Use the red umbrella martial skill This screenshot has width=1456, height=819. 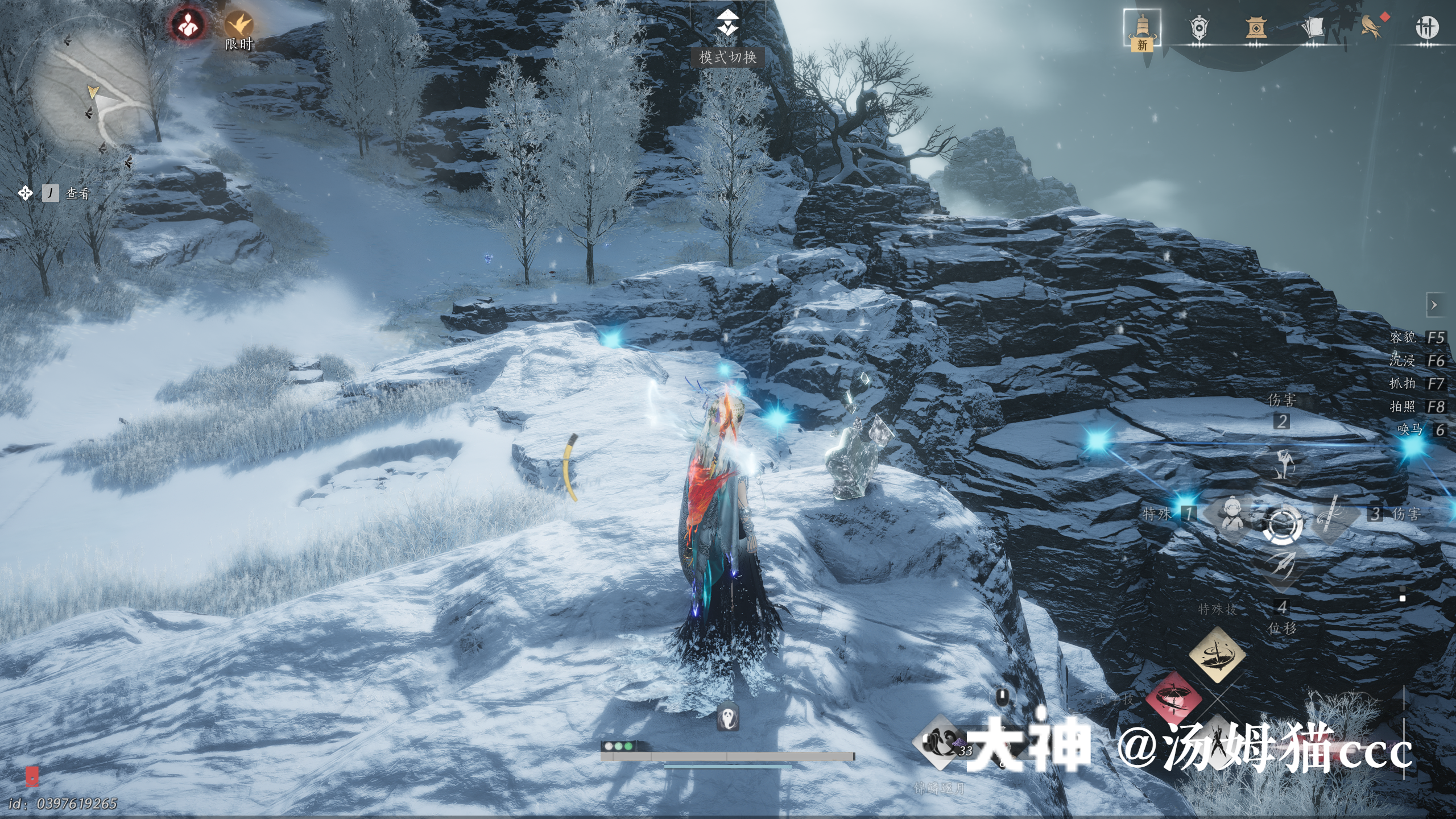(1173, 698)
